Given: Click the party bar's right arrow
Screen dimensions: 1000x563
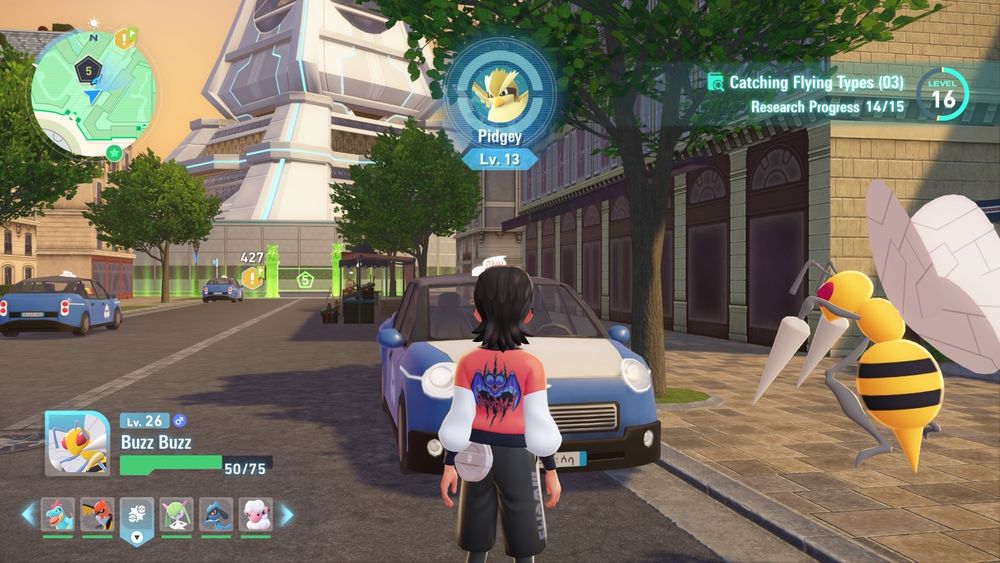Looking at the screenshot, I should (x=286, y=515).
